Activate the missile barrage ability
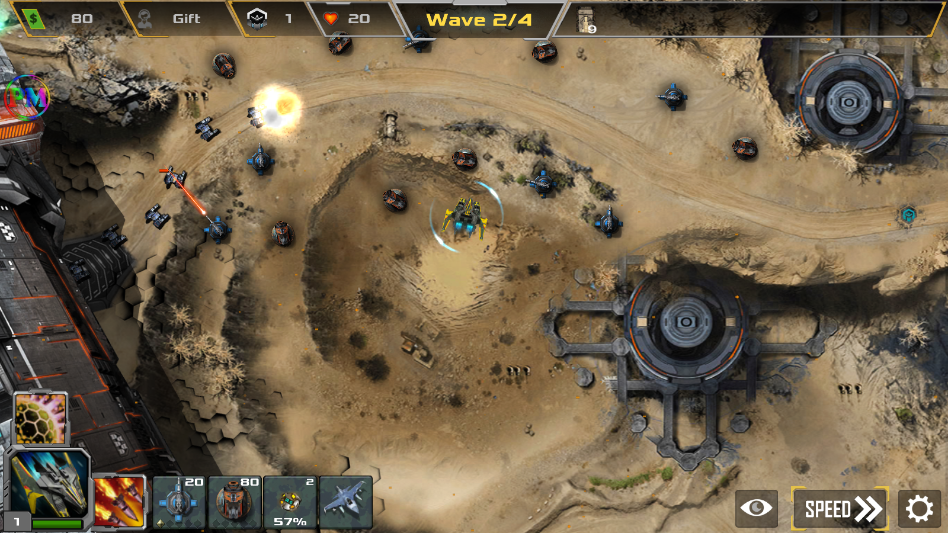948x533 pixels. 118,501
